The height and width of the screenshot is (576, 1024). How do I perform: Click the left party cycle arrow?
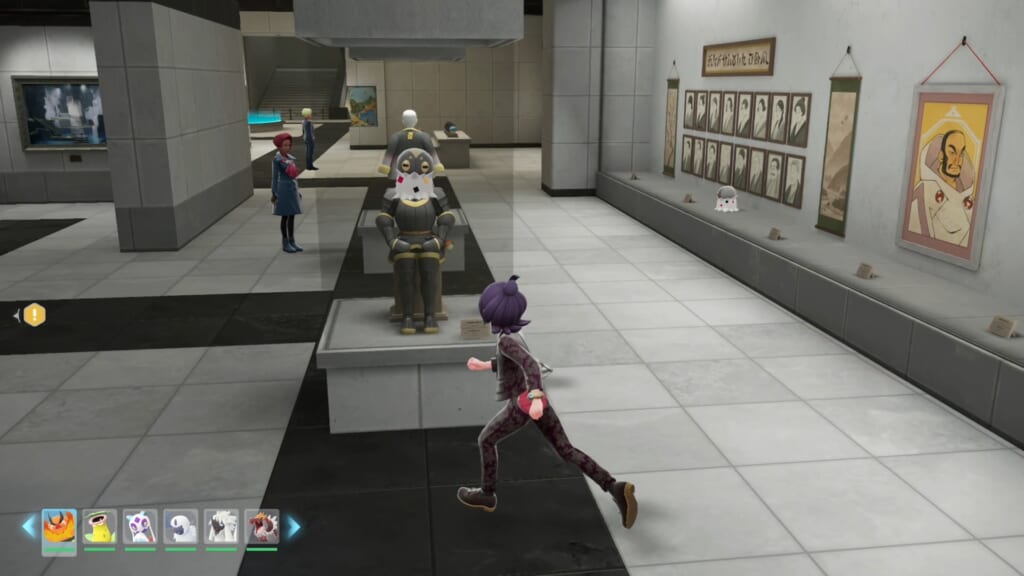(x=29, y=526)
